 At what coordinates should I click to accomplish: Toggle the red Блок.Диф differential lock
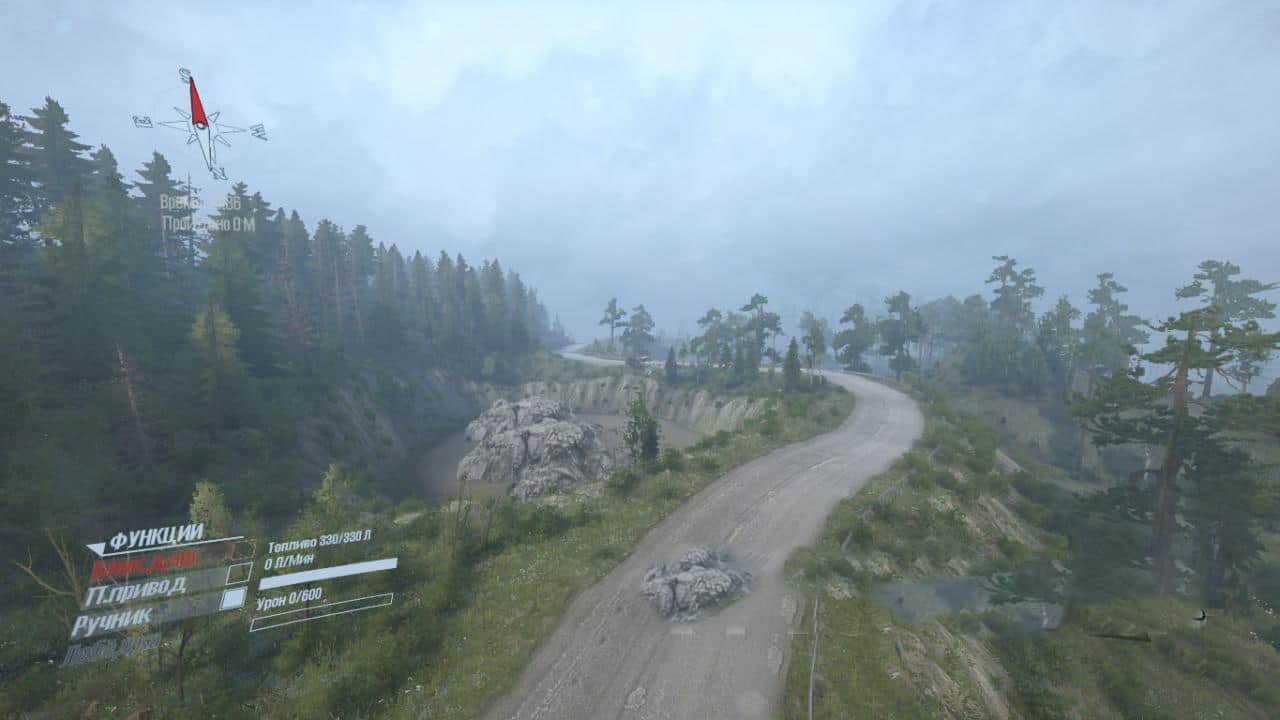pyautogui.click(x=147, y=565)
